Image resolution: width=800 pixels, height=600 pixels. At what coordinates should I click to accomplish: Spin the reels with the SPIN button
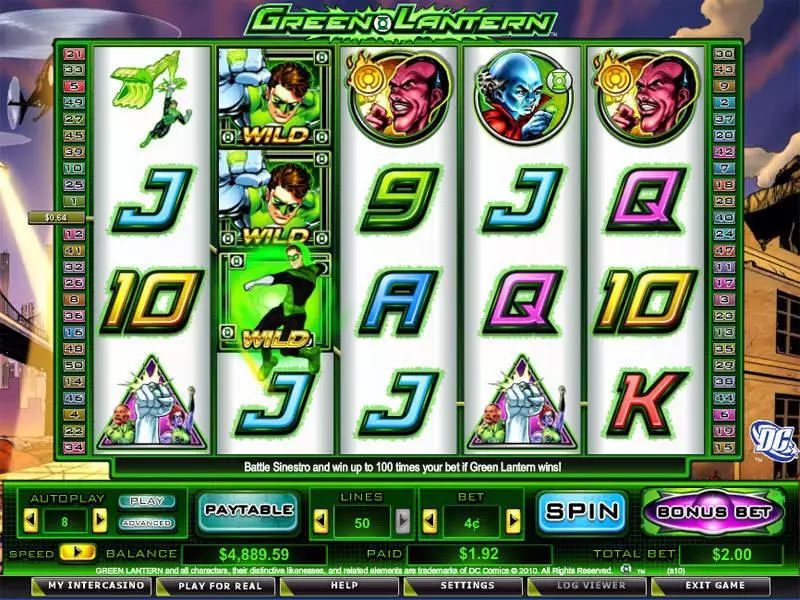582,511
